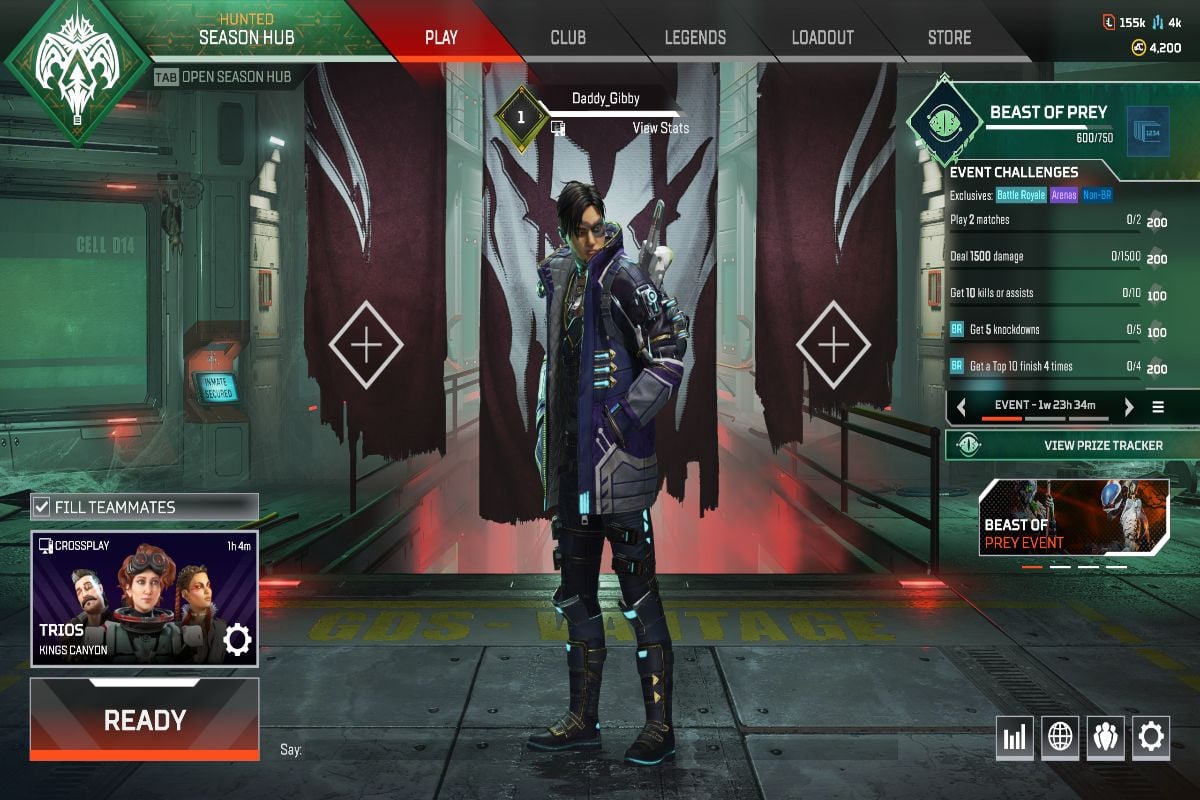Viewport: 1200px width, 800px height.
Task: Go to the Loadout tab
Action: point(822,38)
